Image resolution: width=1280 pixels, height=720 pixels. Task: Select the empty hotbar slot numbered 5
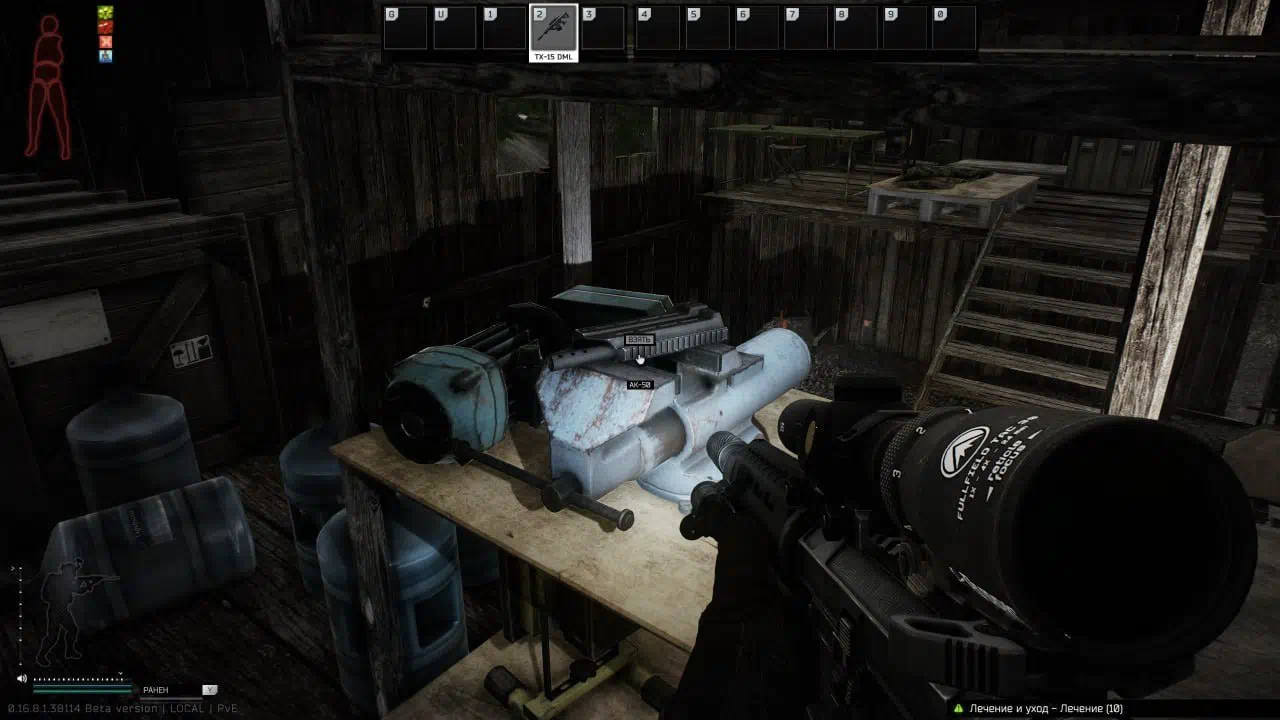(x=706, y=28)
